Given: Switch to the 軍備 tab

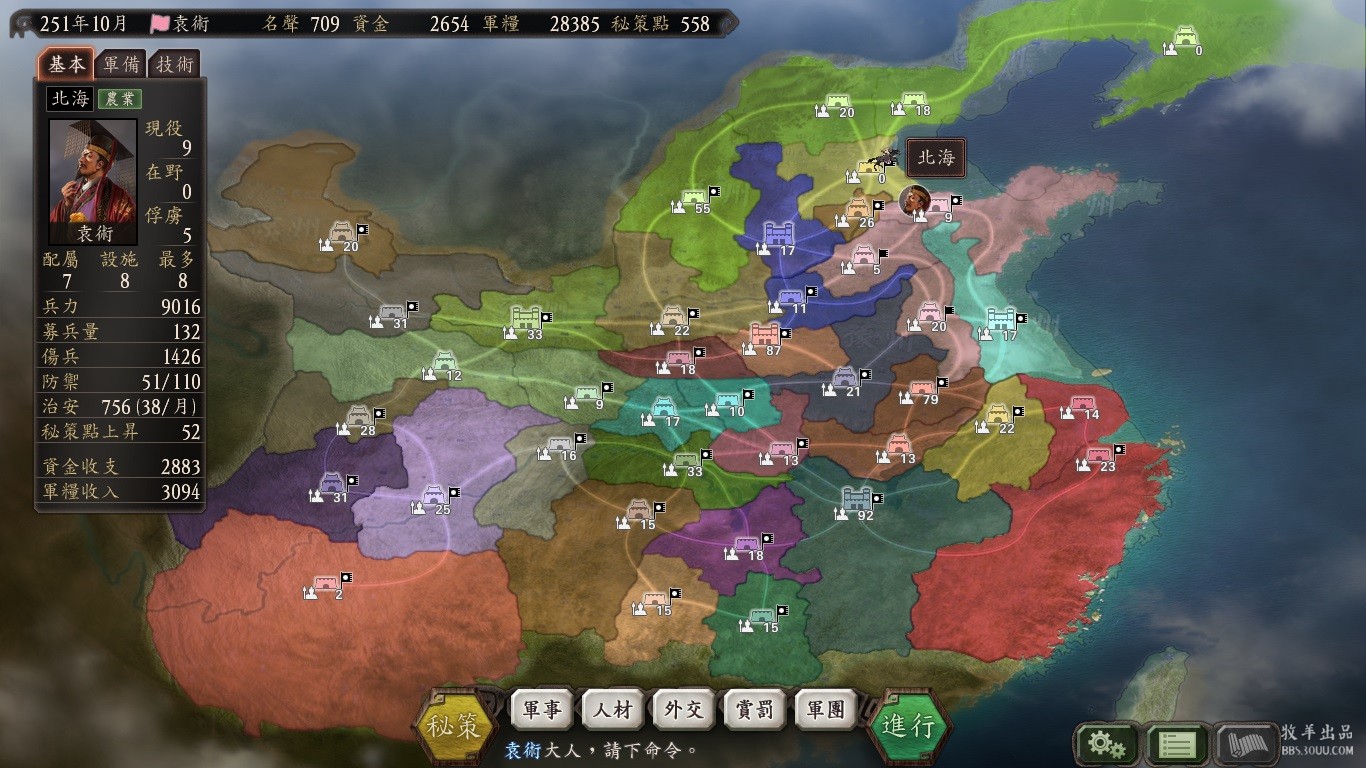Looking at the screenshot, I should tap(122, 65).
